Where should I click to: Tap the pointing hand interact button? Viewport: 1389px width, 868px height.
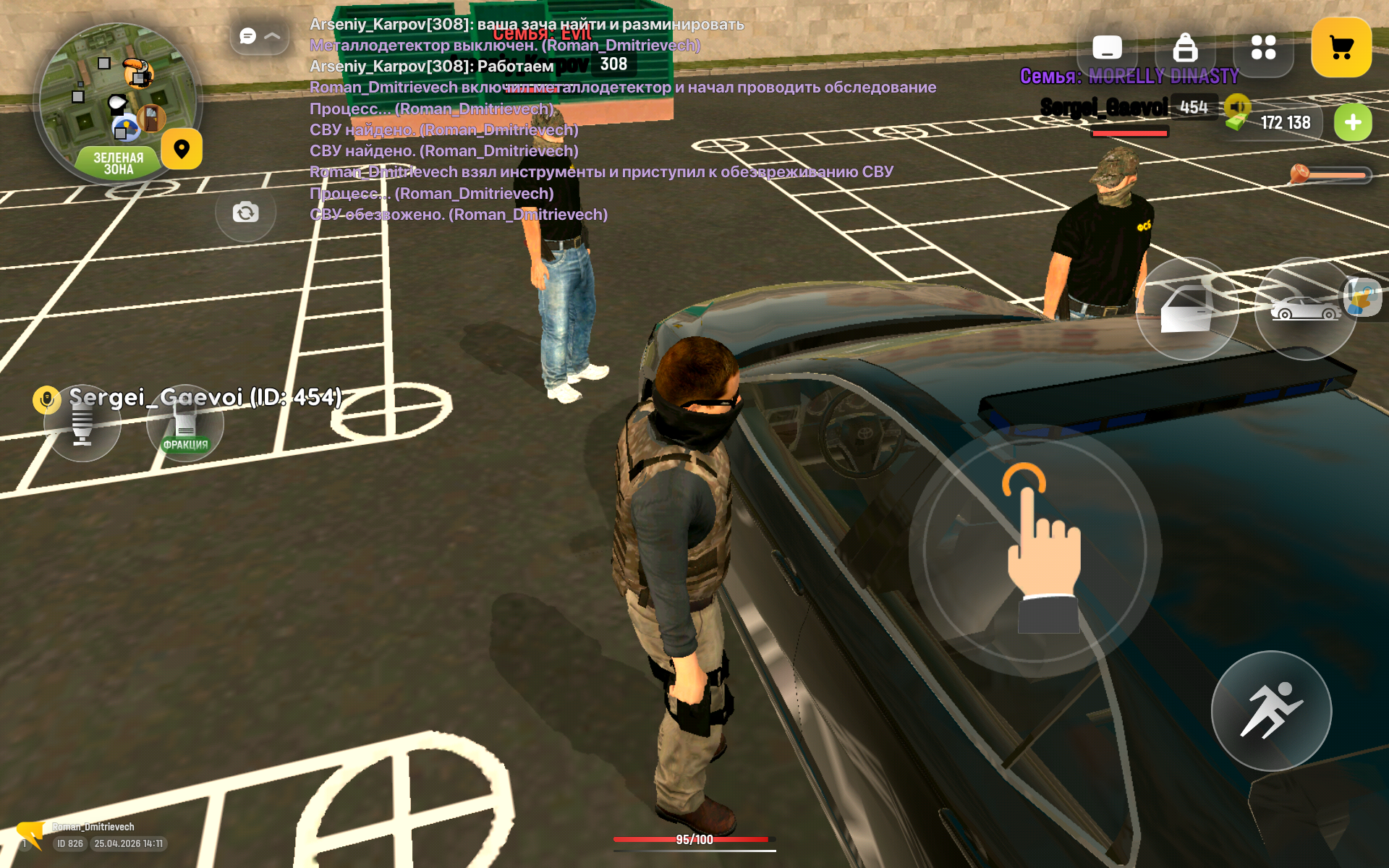click(1035, 550)
